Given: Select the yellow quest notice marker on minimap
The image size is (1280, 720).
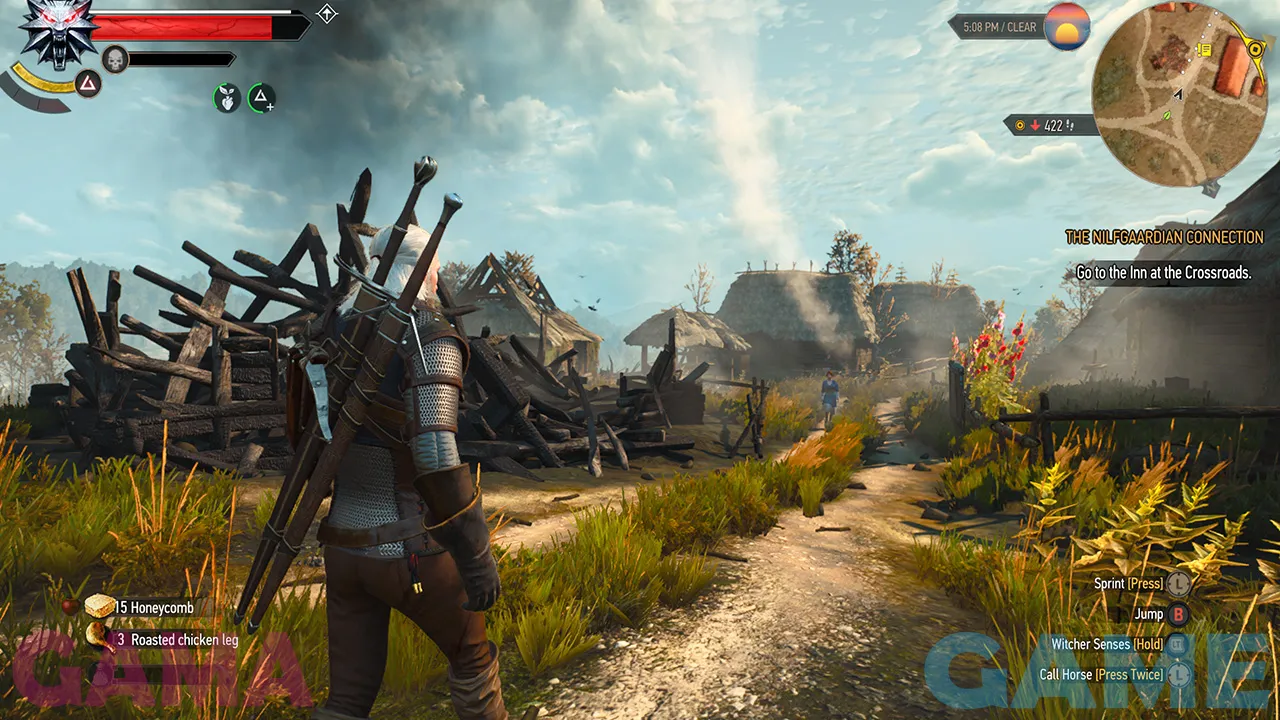Looking at the screenshot, I should pyautogui.click(x=1204, y=49).
